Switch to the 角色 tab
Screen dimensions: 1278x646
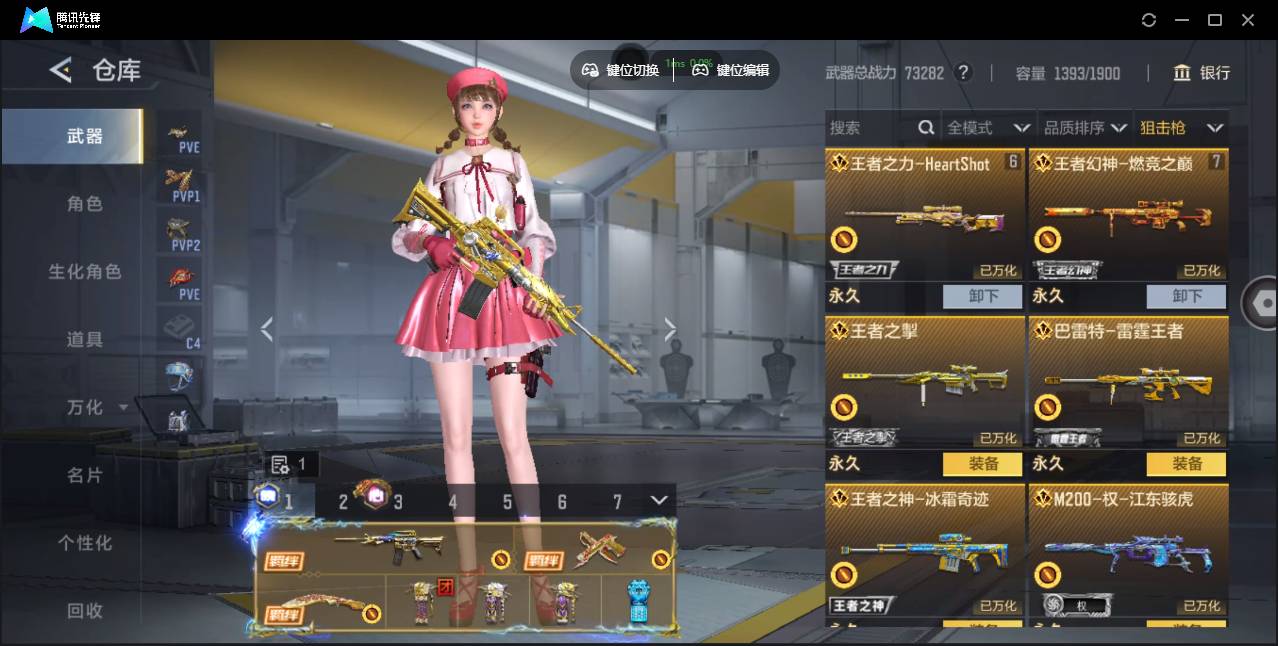point(85,204)
